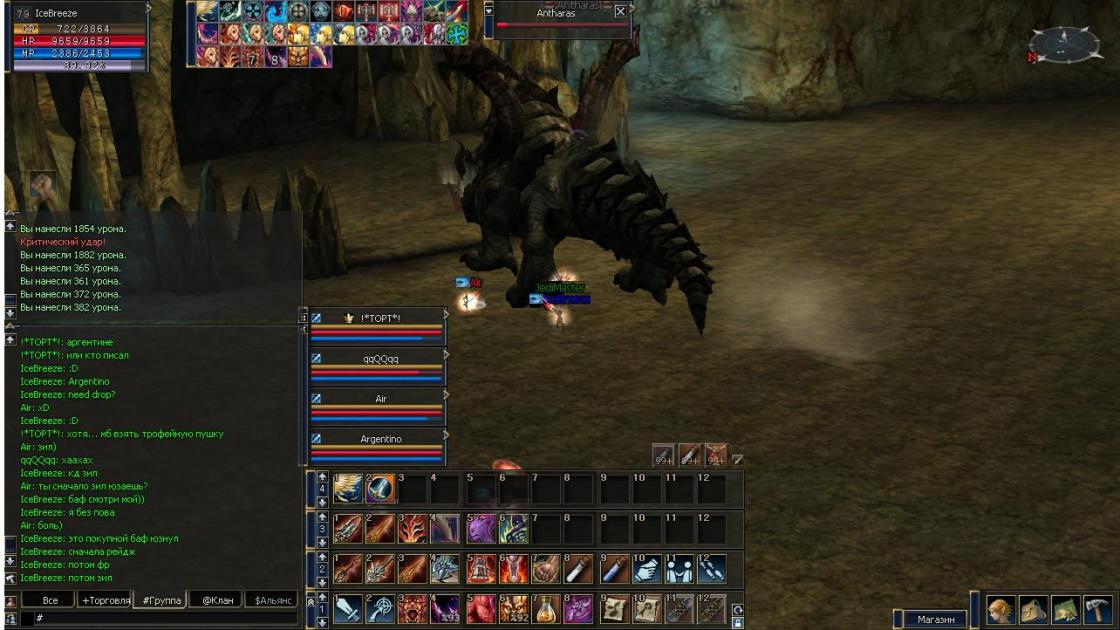Switch to the Все chat tab
This screenshot has width=1120, height=630.
click(x=50, y=600)
